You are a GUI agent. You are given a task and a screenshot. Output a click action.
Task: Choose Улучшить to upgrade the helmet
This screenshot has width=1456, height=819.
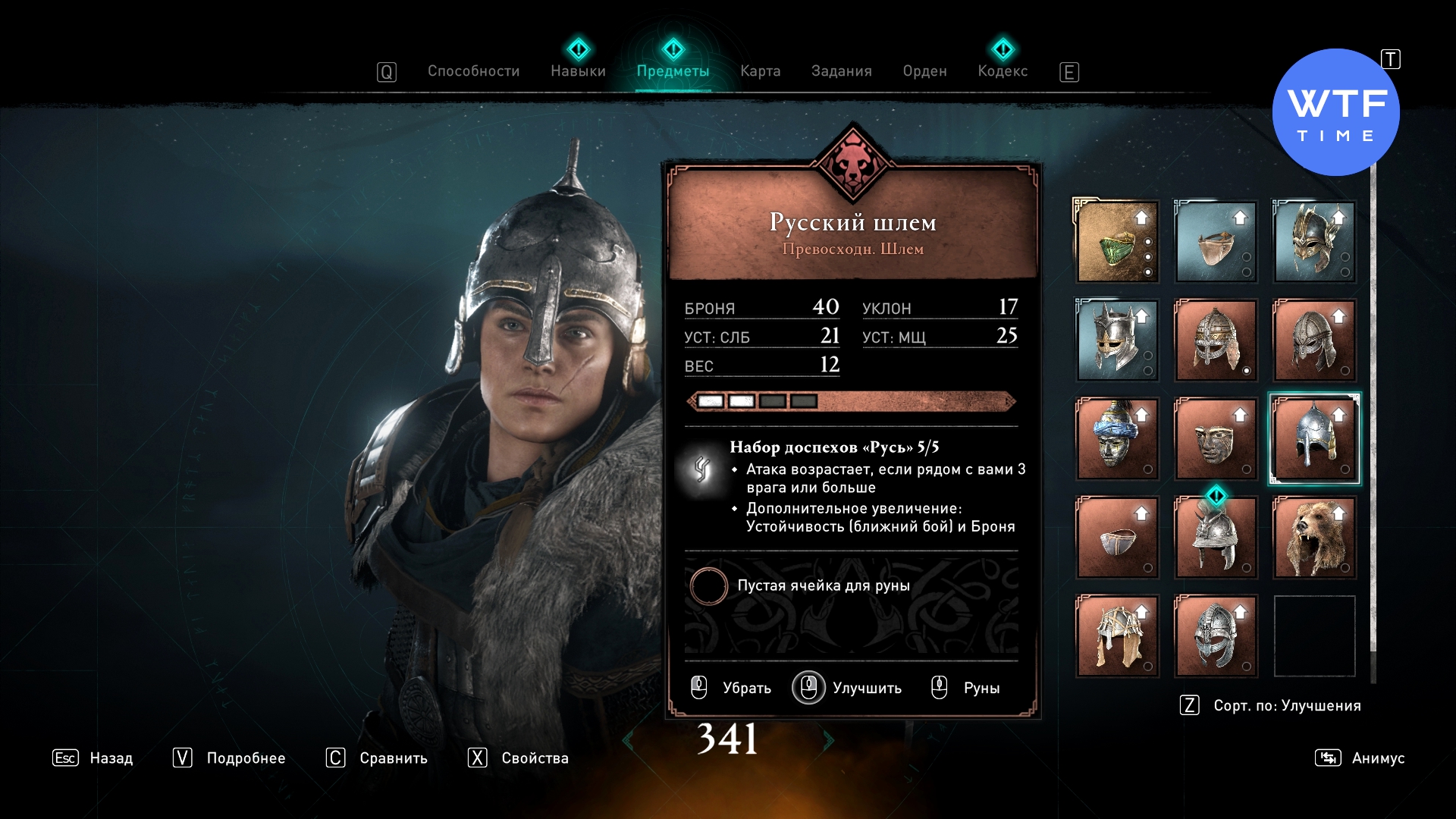coord(848,688)
